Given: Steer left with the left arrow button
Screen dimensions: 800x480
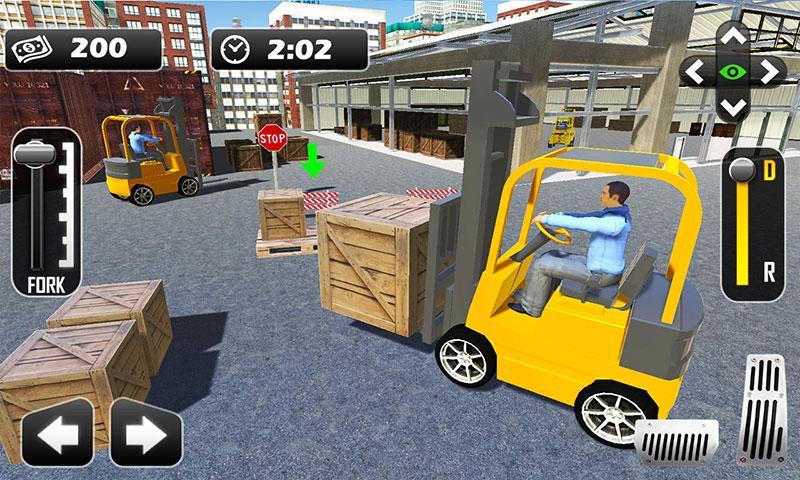Looking at the screenshot, I should [56, 433].
